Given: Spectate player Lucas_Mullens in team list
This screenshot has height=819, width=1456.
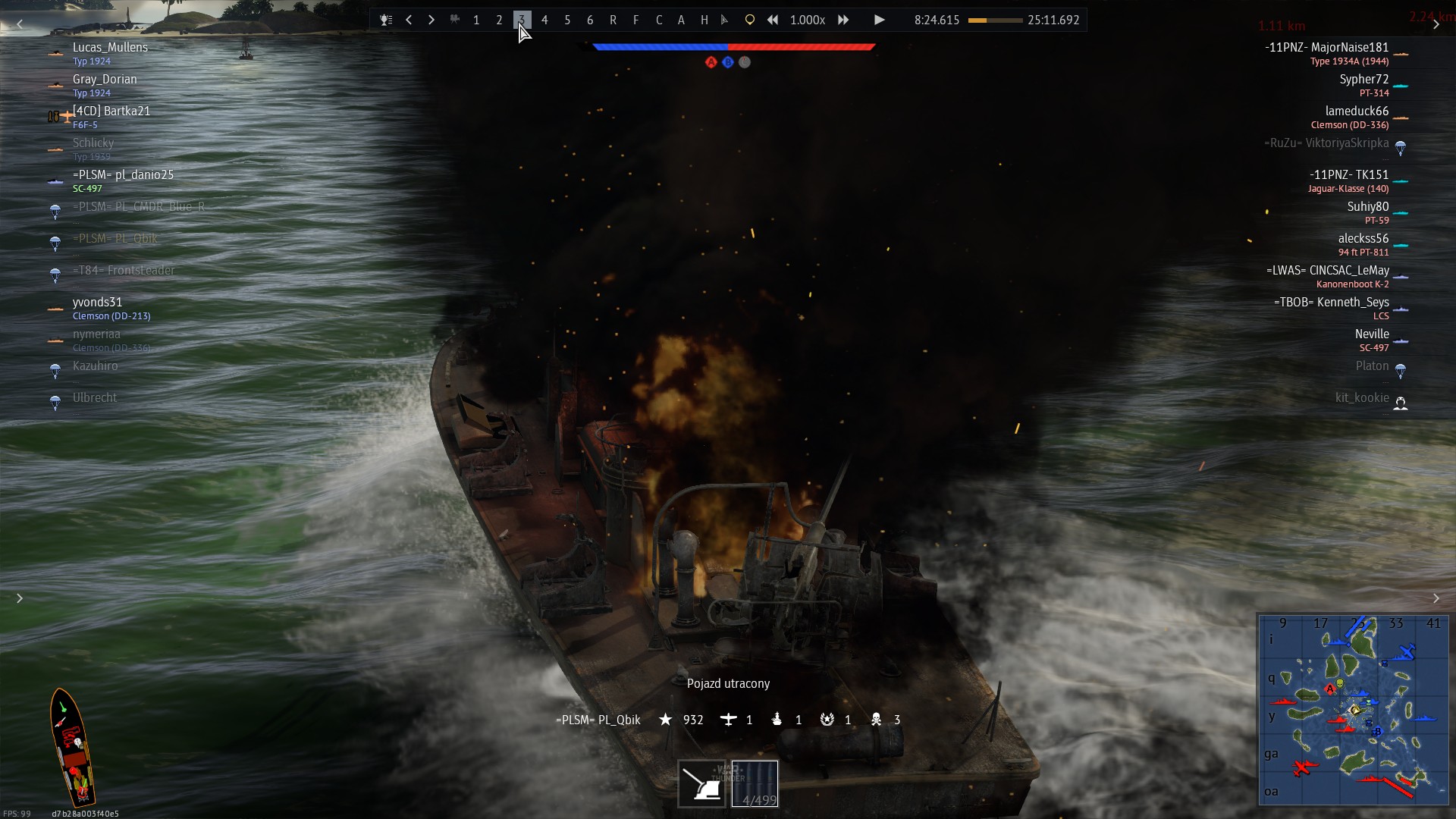Looking at the screenshot, I should pos(111,48).
